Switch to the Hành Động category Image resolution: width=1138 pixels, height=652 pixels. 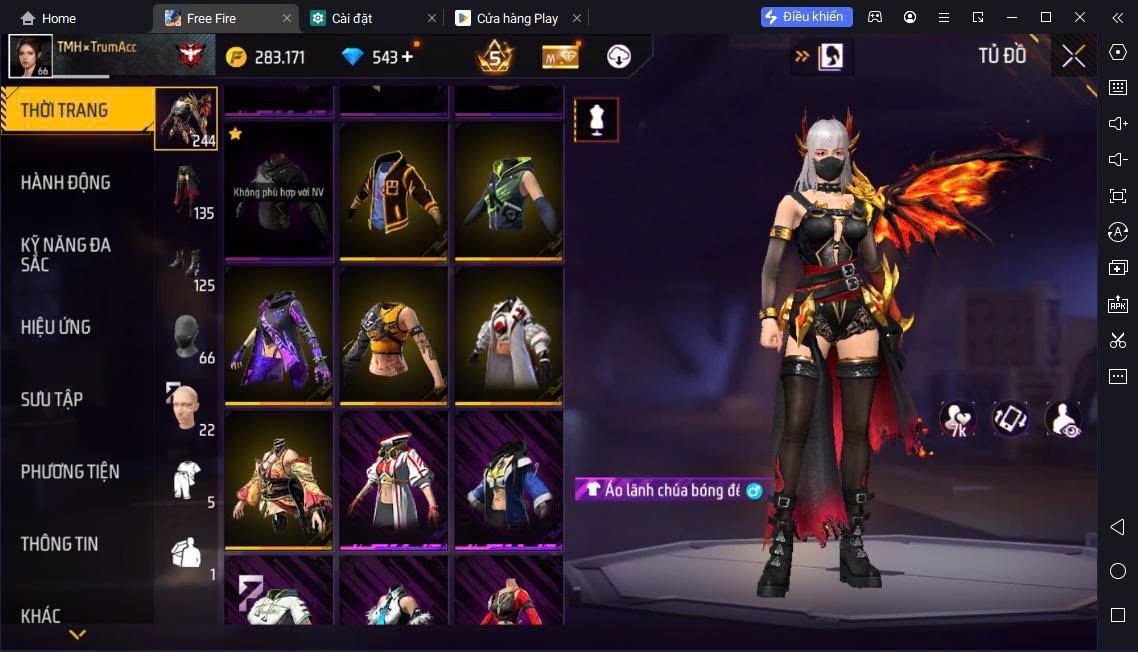[66, 182]
